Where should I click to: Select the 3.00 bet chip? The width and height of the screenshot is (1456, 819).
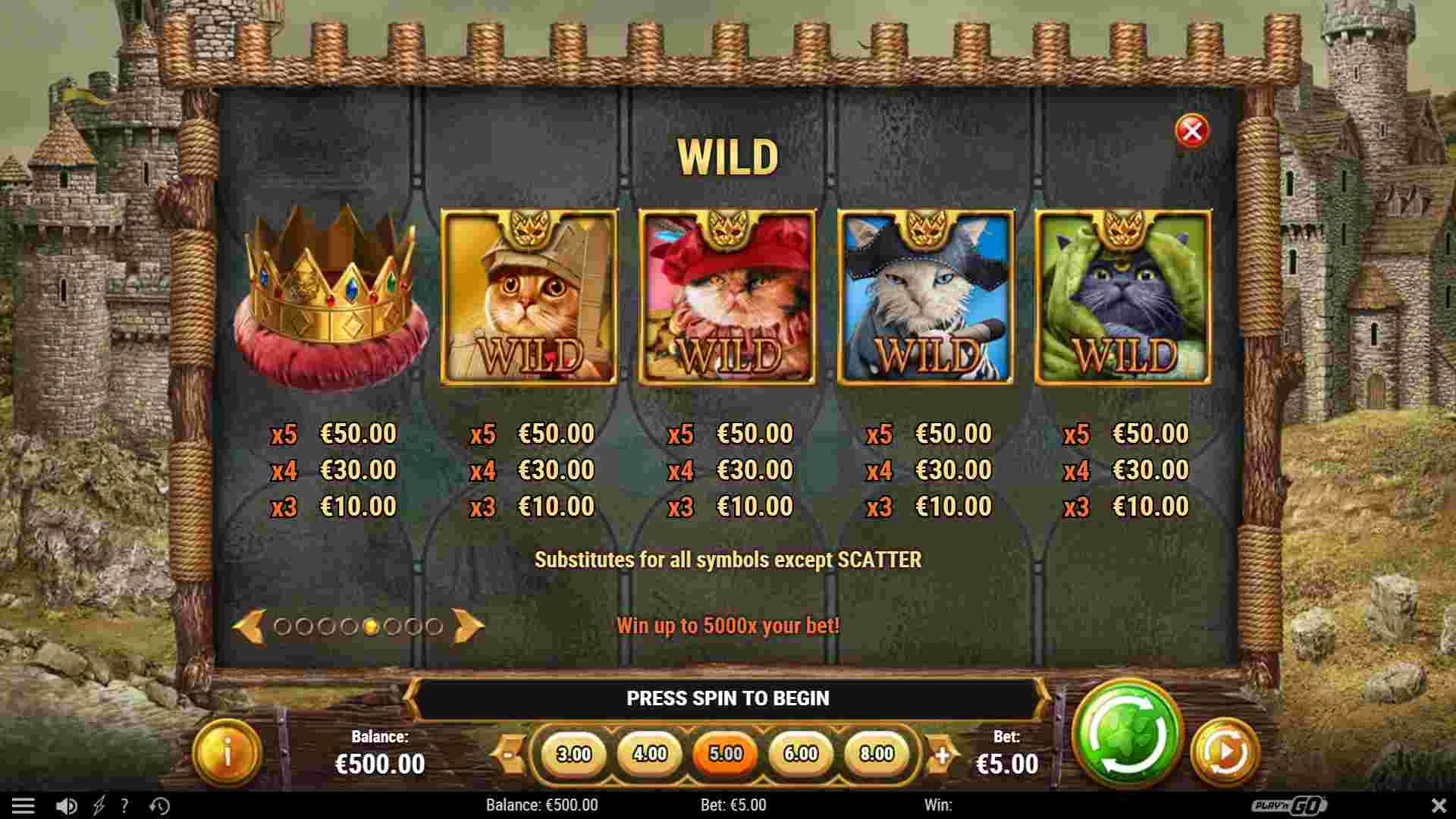576,754
